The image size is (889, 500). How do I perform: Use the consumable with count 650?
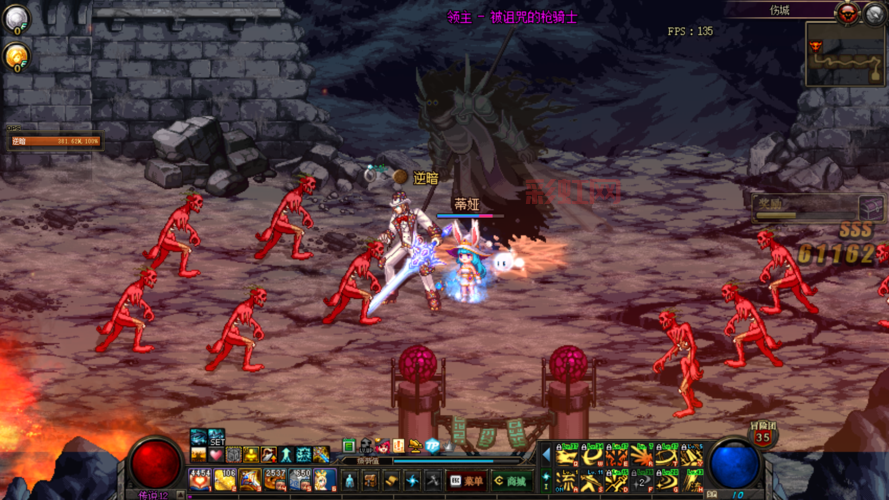coord(300,480)
